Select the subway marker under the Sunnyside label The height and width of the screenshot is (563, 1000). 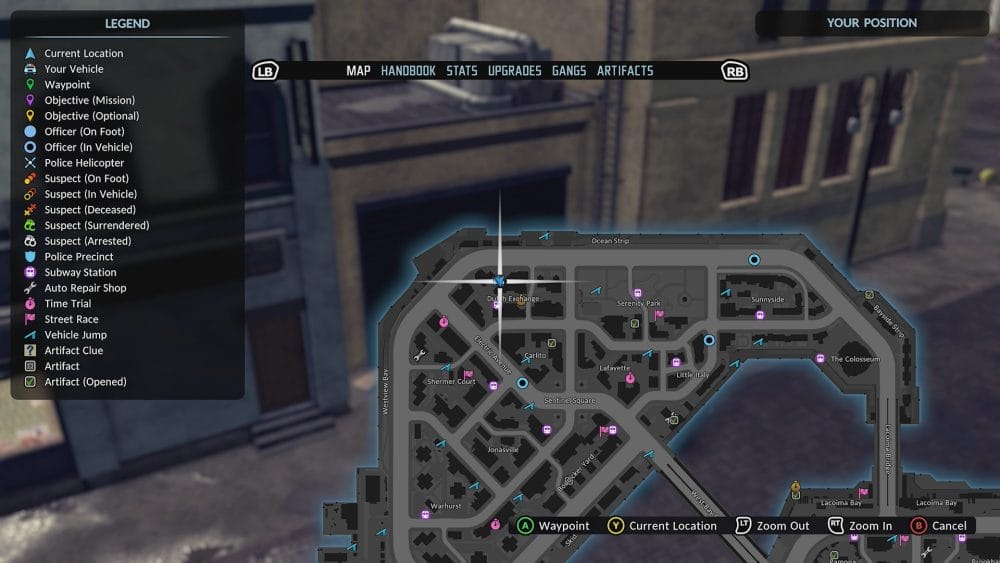tap(760, 314)
